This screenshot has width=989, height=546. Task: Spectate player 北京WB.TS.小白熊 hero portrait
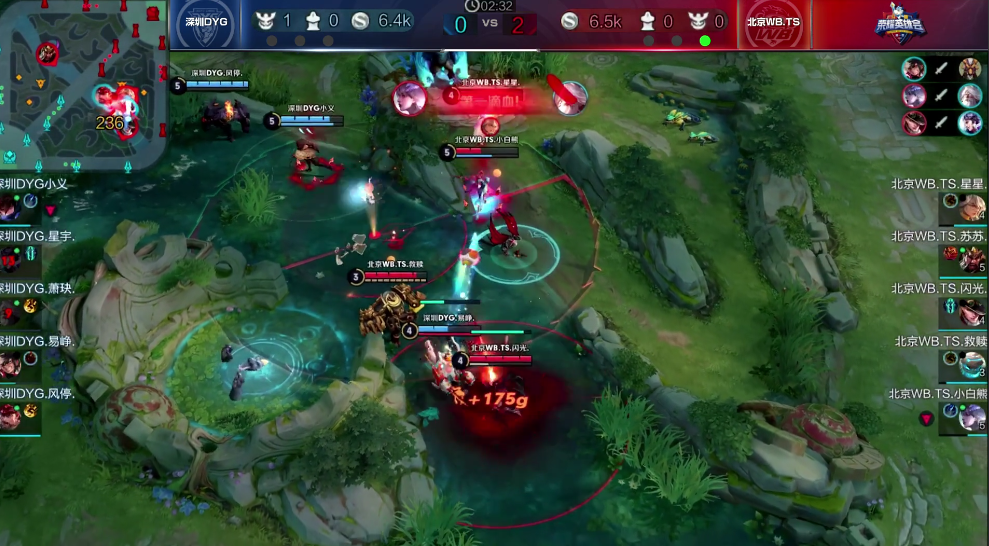pos(973,417)
